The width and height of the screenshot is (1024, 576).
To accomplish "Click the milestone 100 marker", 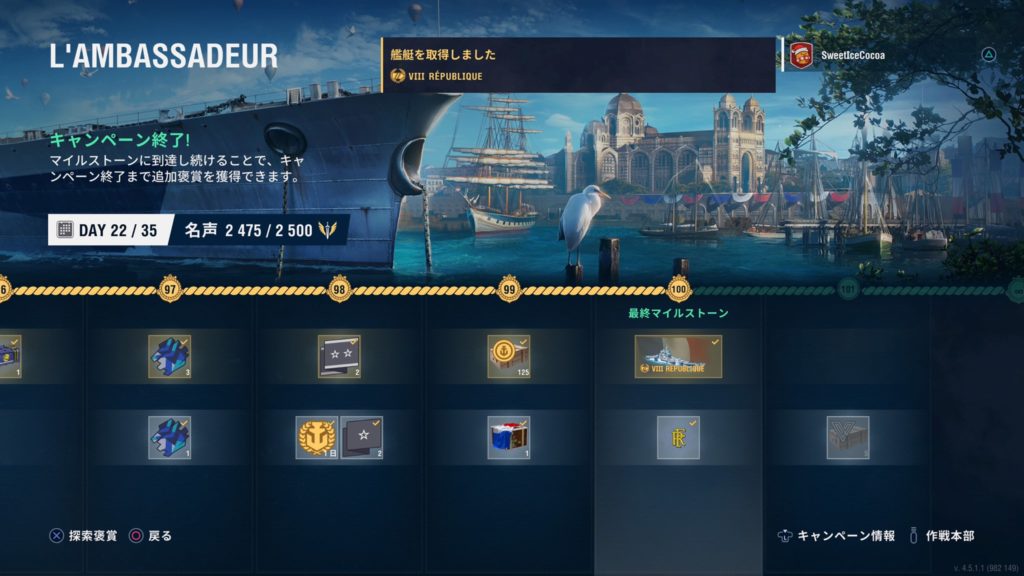I will point(679,291).
